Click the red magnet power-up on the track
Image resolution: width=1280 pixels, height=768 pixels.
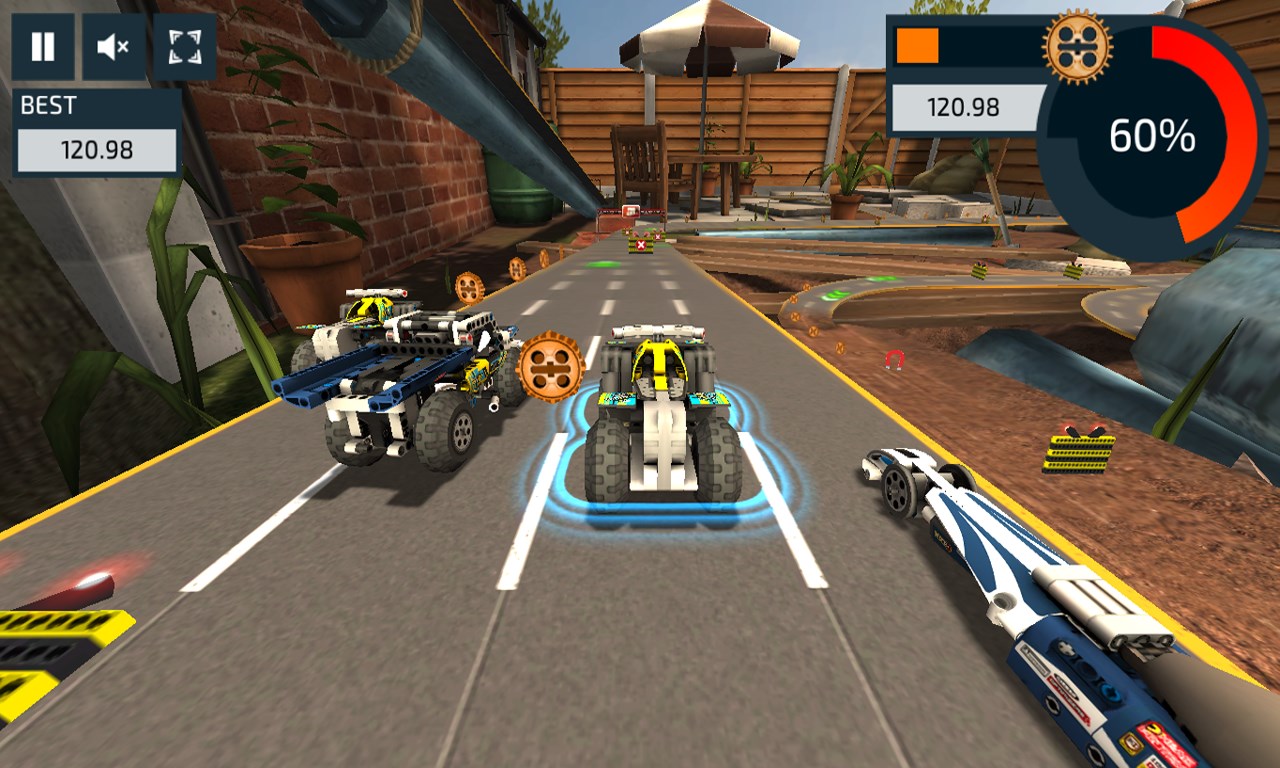click(893, 360)
